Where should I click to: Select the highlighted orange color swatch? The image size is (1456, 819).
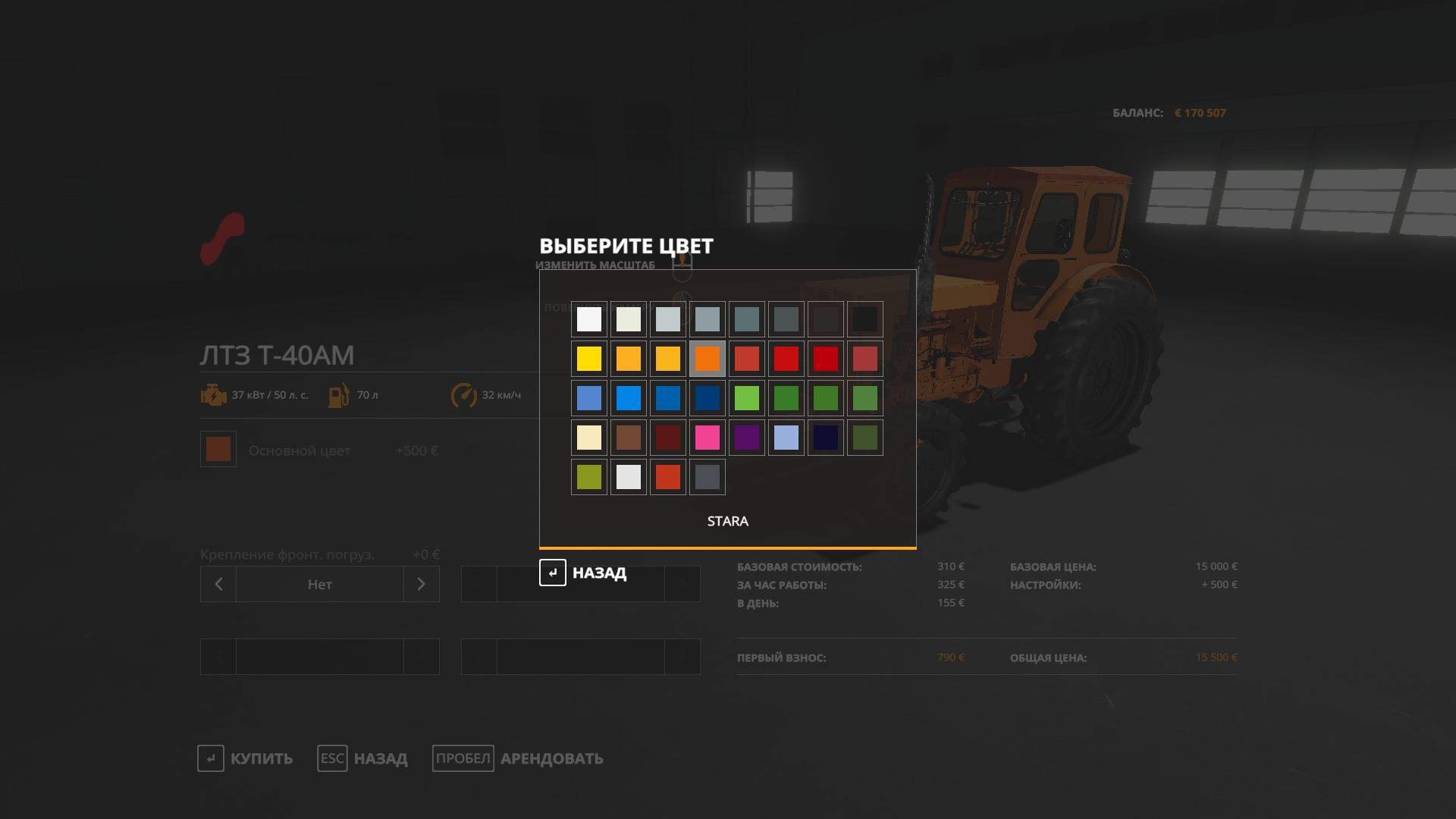tap(708, 359)
